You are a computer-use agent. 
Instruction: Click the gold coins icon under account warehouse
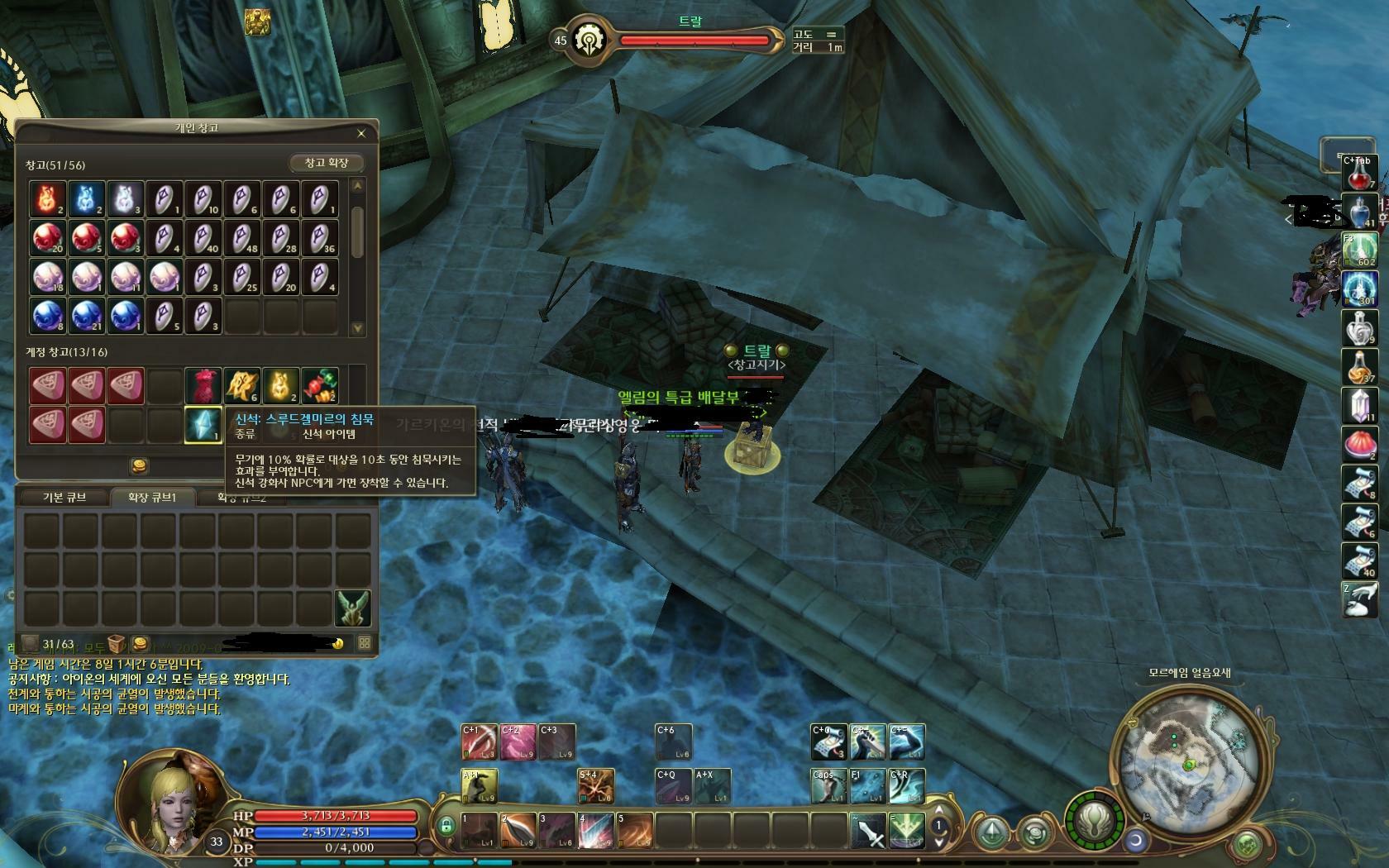click(x=140, y=466)
